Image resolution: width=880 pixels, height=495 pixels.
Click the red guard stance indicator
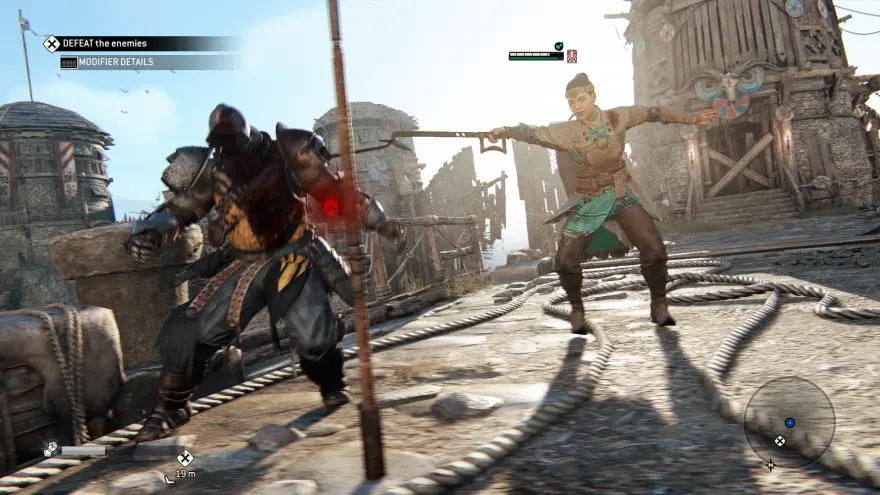330,206
